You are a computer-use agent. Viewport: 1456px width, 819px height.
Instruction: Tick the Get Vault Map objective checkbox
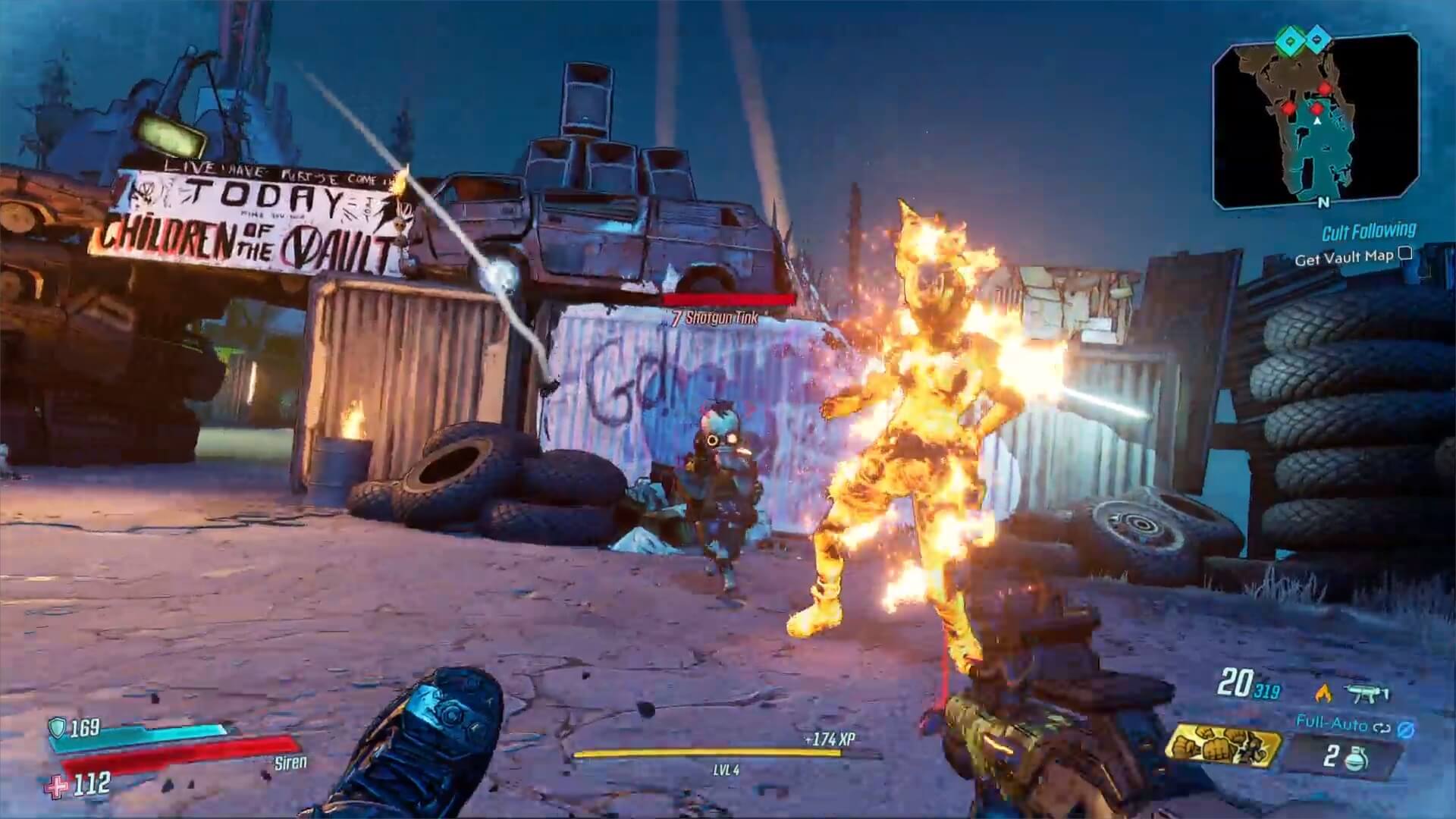[x=1405, y=254]
